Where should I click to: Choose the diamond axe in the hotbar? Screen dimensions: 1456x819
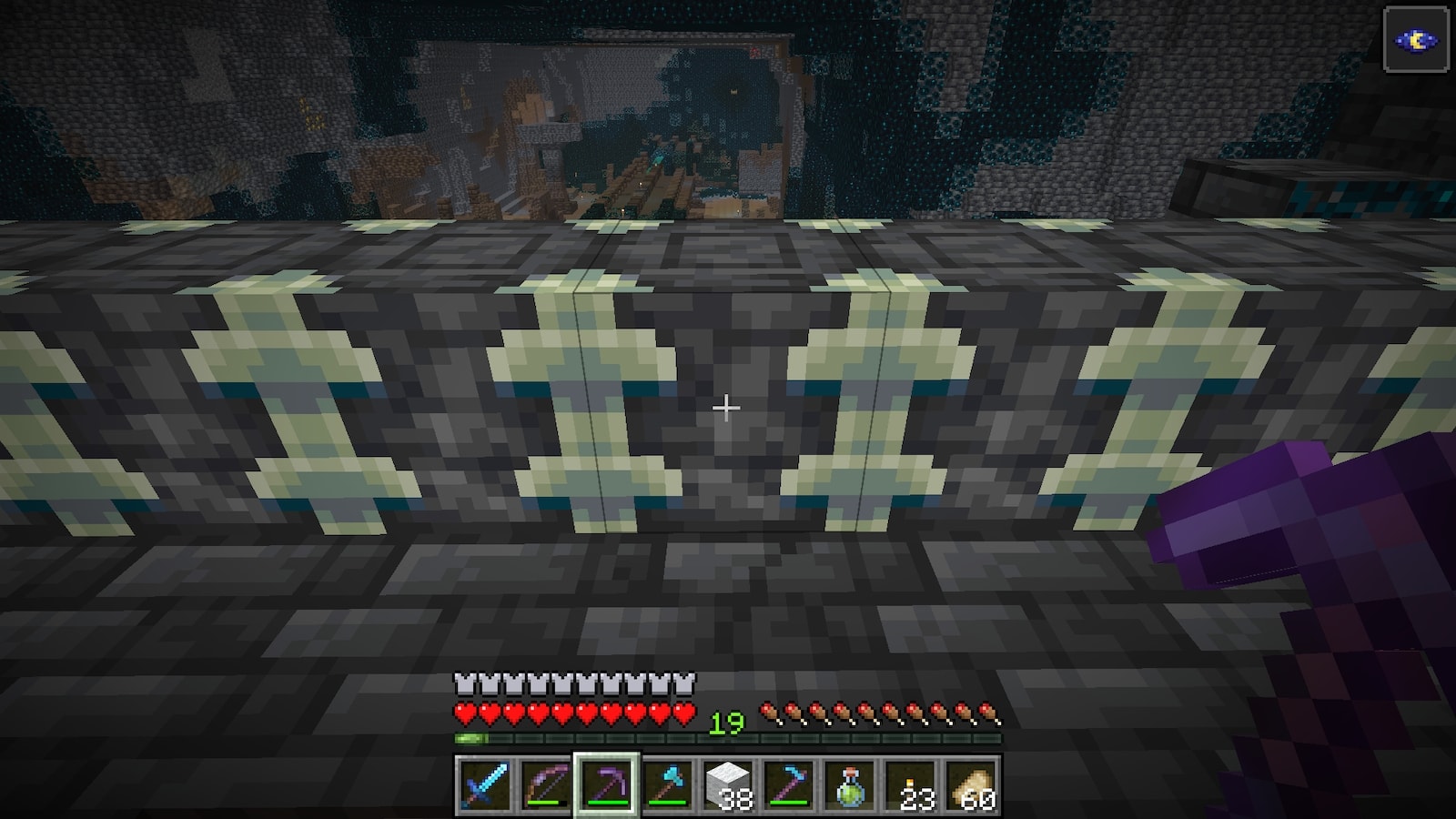tap(667, 784)
